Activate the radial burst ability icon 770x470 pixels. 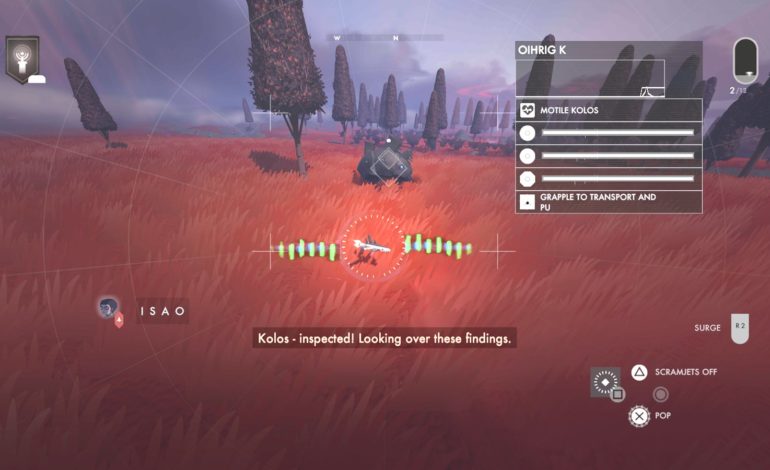tap(604, 381)
